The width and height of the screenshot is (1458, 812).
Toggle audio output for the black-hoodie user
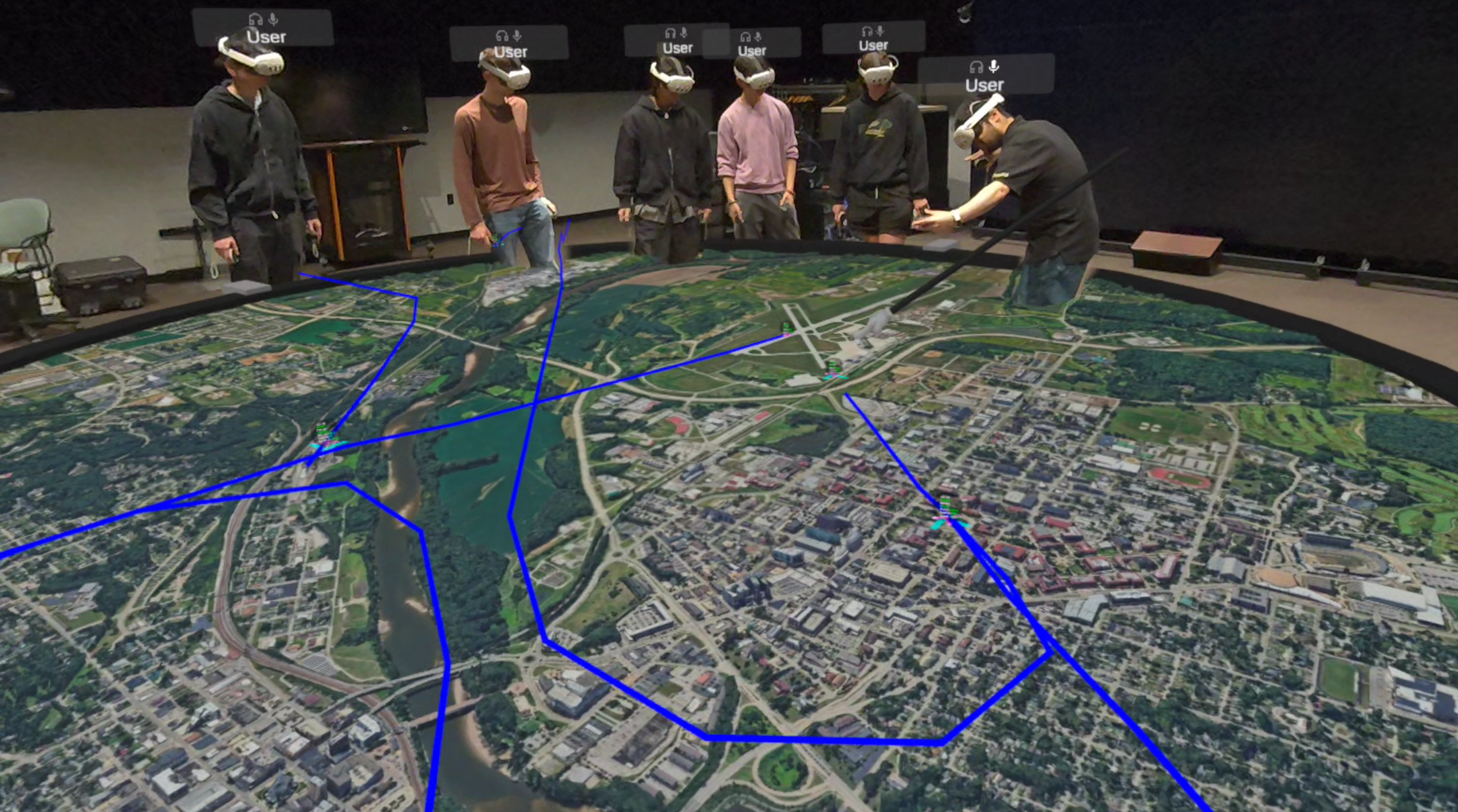pyautogui.click(x=868, y=32)
